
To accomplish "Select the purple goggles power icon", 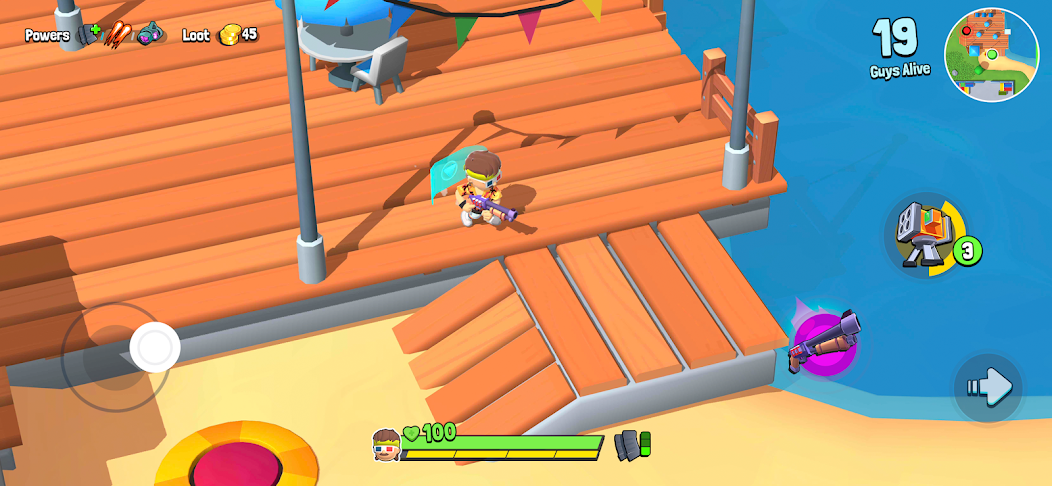I will tap(150, 34).
